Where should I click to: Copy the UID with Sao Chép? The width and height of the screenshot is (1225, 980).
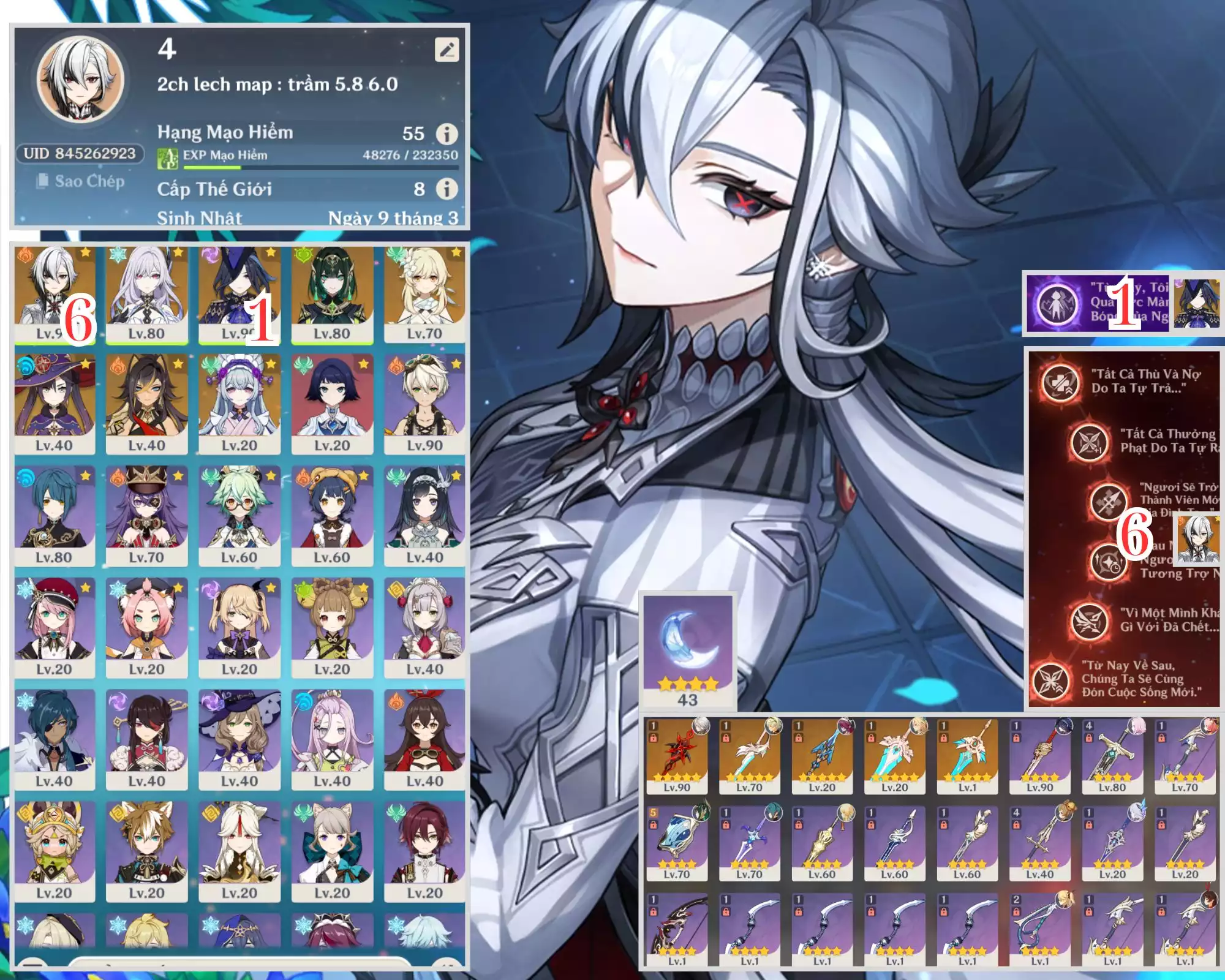coord(81,181)
